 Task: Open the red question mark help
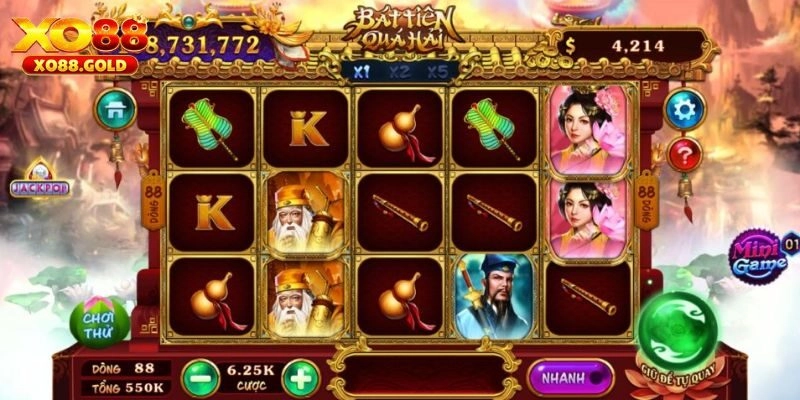[x=685, y=155]
